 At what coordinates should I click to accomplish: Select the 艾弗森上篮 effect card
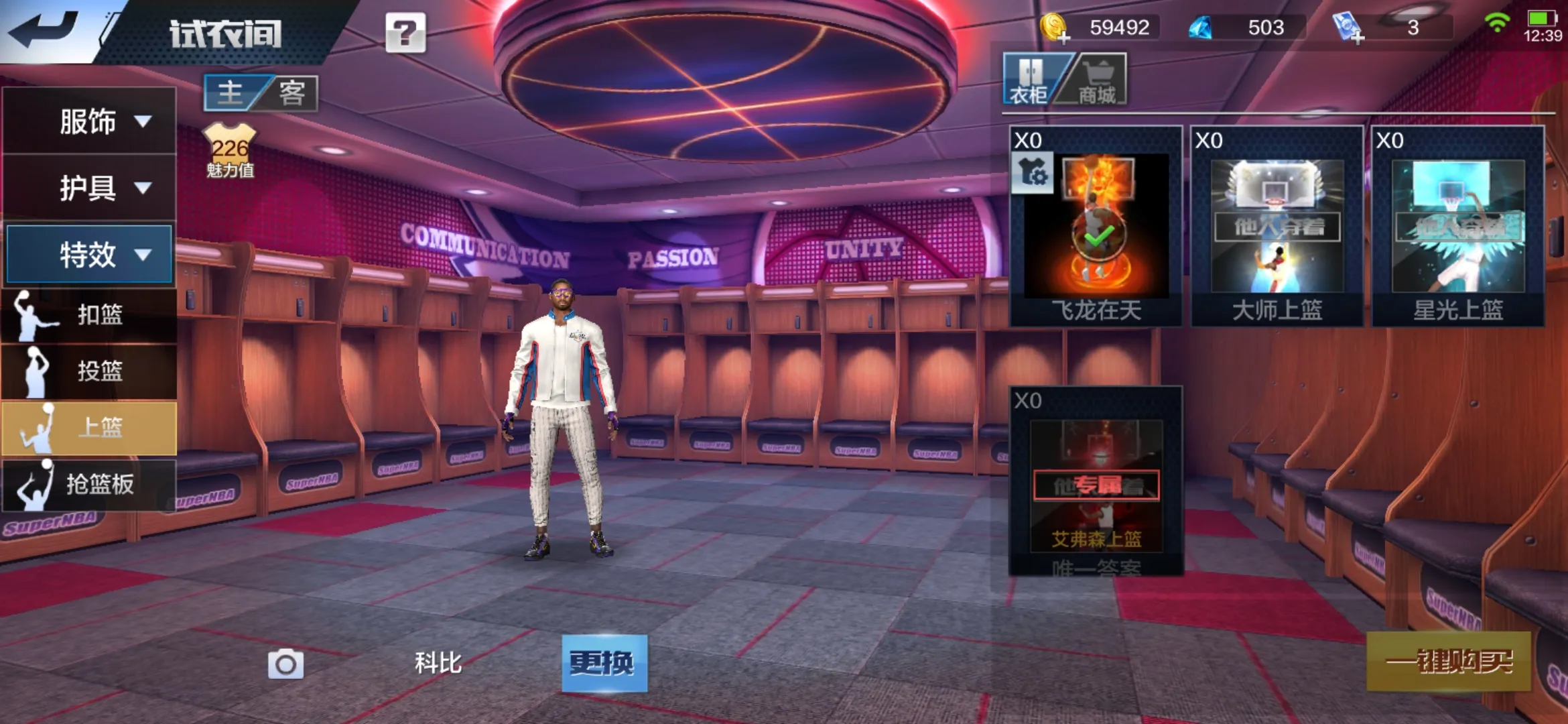[x=1096, y=481]
